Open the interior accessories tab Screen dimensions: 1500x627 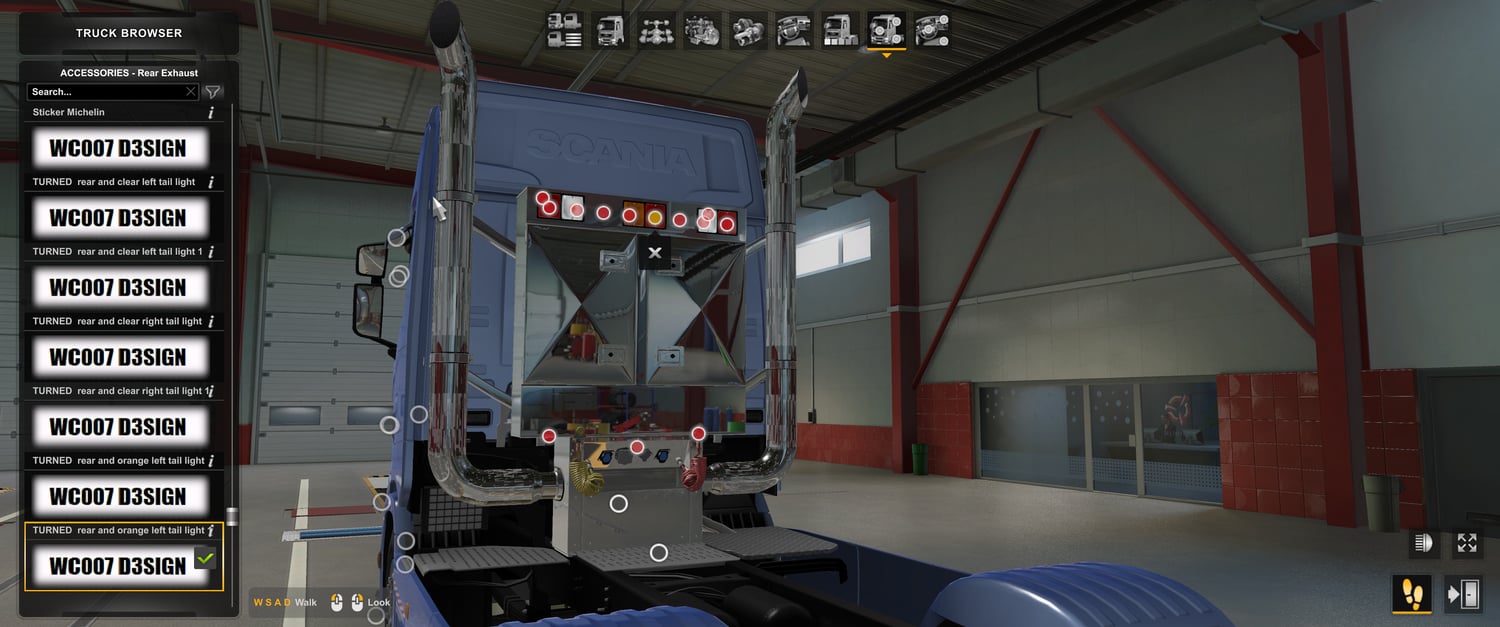pyautogui.click(x=932, y=31)
